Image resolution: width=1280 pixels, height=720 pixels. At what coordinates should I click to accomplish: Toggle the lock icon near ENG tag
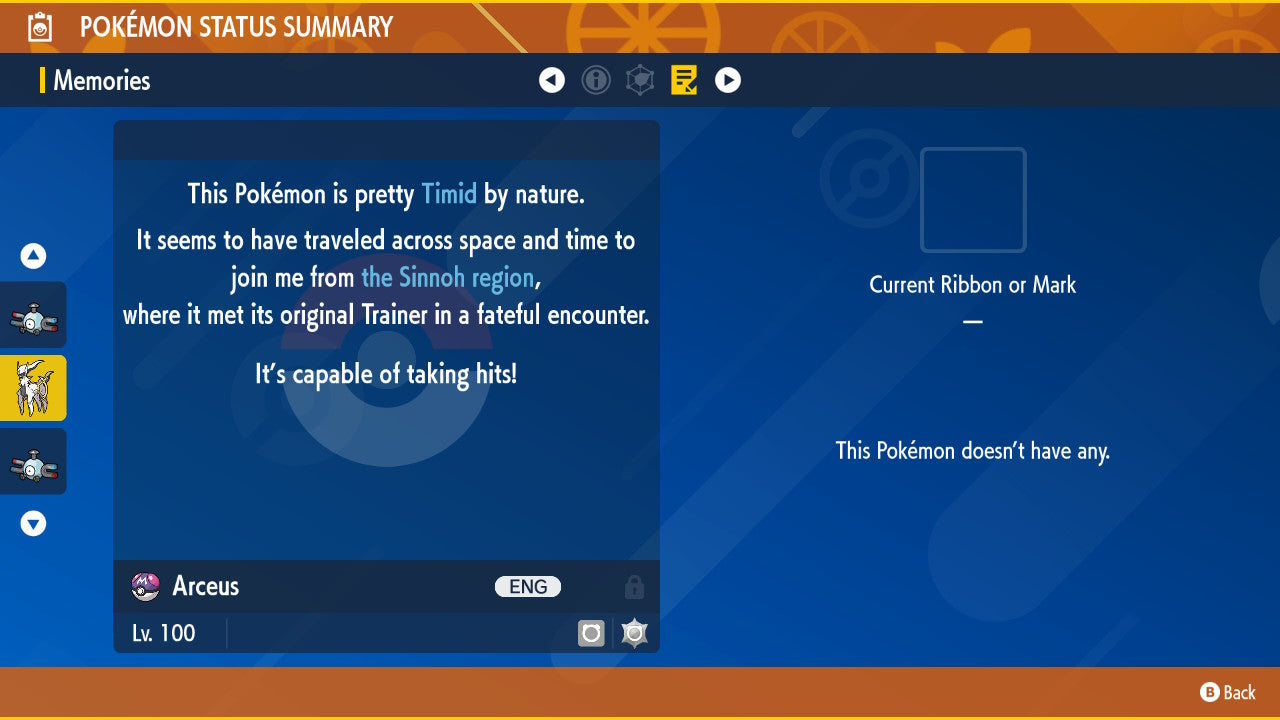pyautogui.click(x=634, y=587)
